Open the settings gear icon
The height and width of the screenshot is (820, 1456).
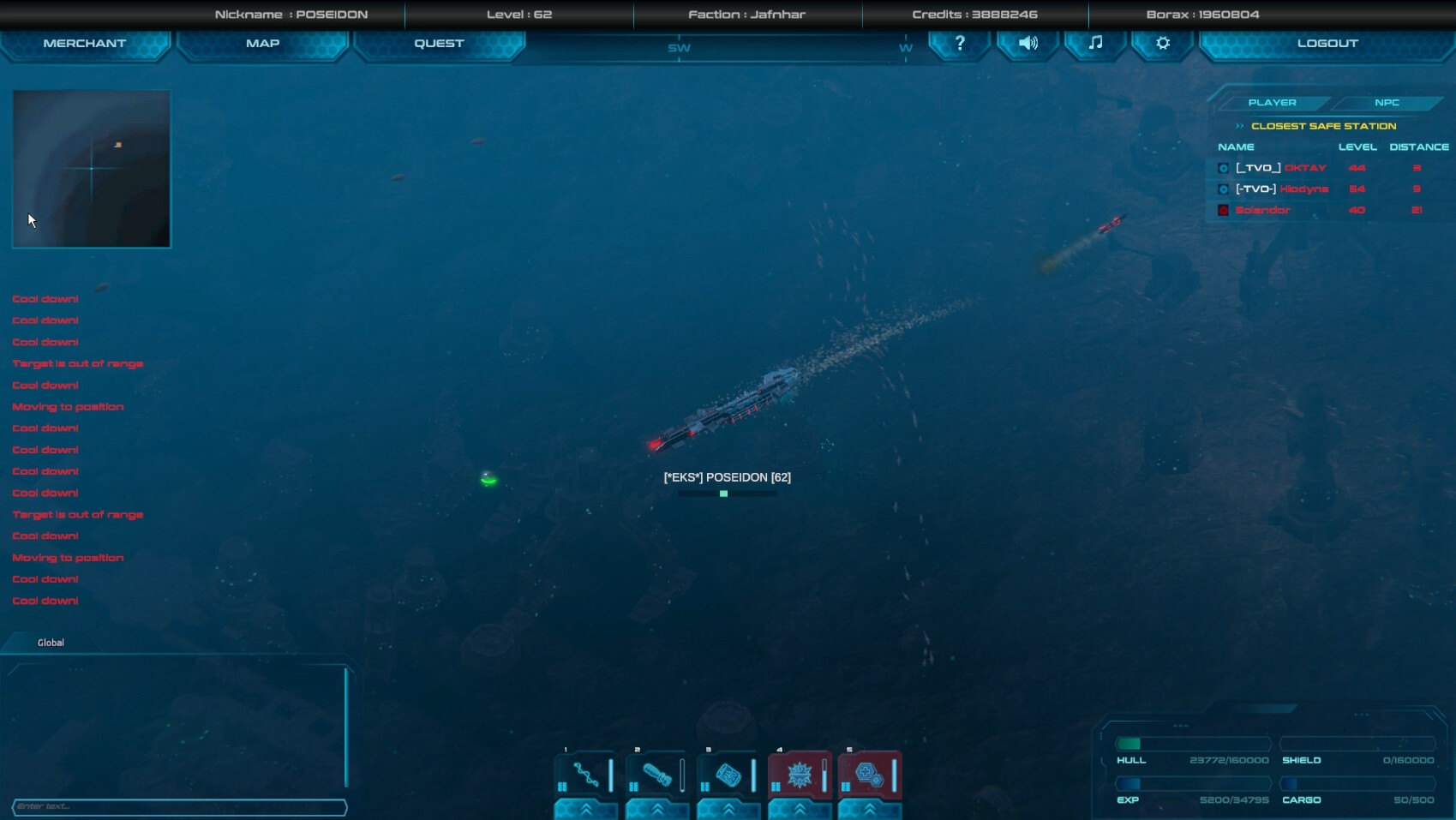(1161, 44)
